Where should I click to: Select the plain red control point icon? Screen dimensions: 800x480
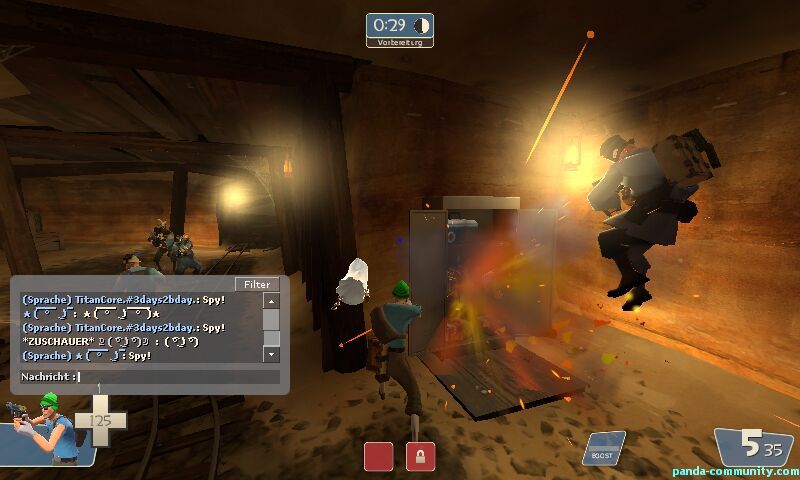pyautogui.click(x=378, y=456)
